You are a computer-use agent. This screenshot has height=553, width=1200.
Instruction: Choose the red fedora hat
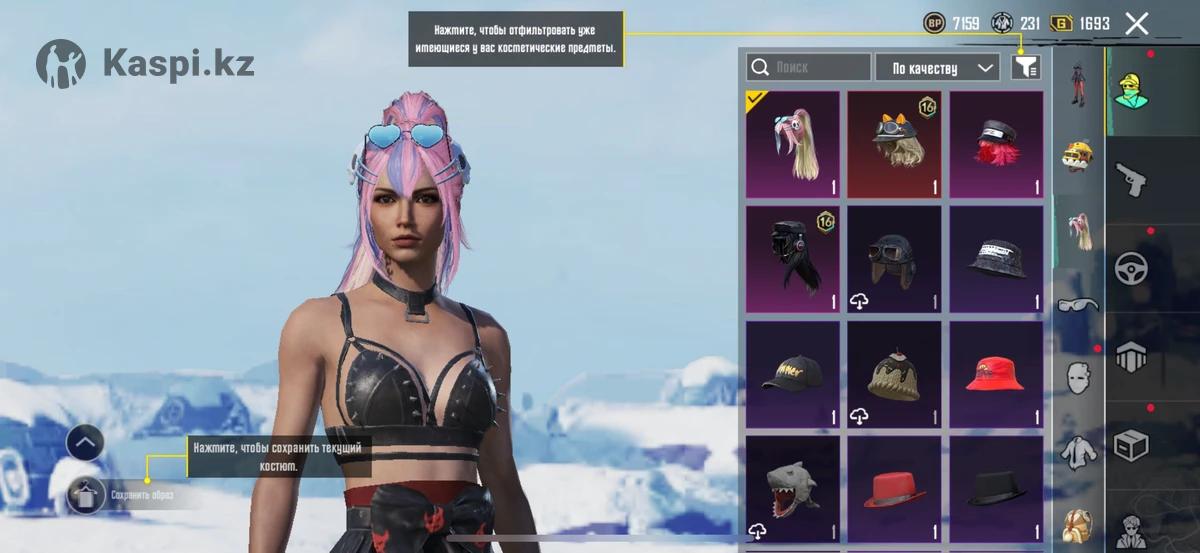coord(894,489)
